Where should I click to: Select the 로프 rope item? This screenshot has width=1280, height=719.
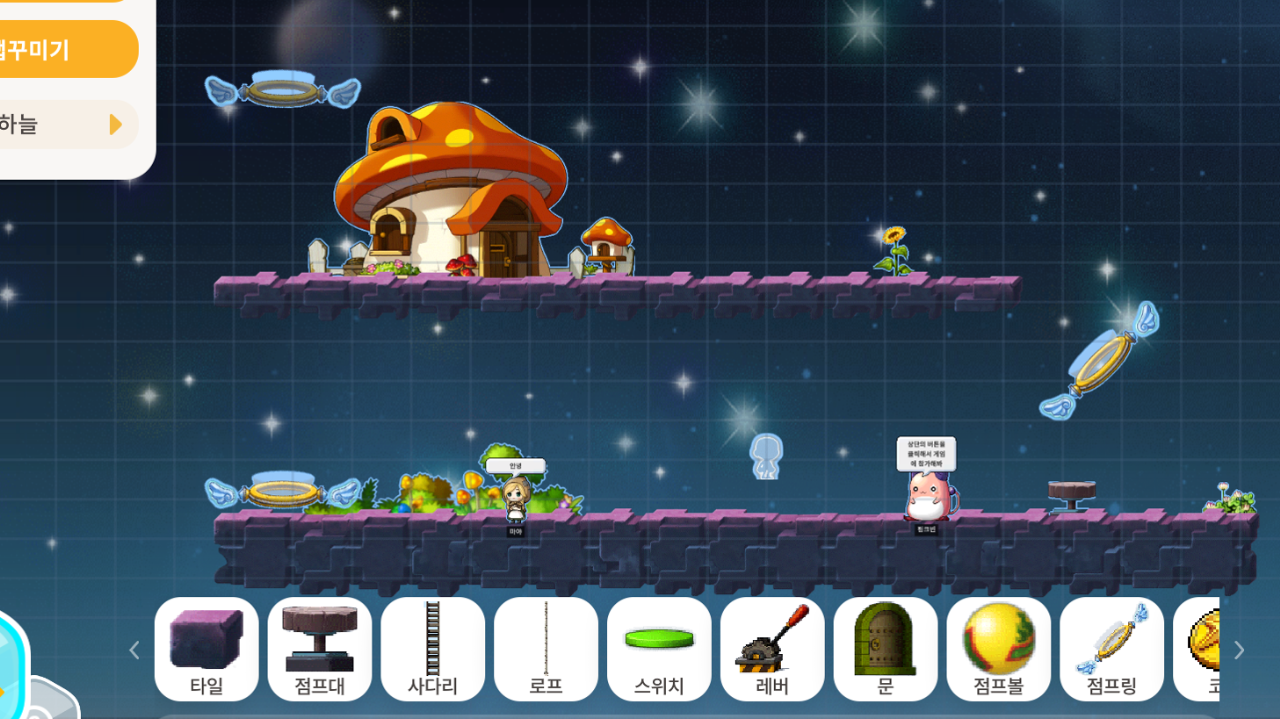click(x=545, y=648)
